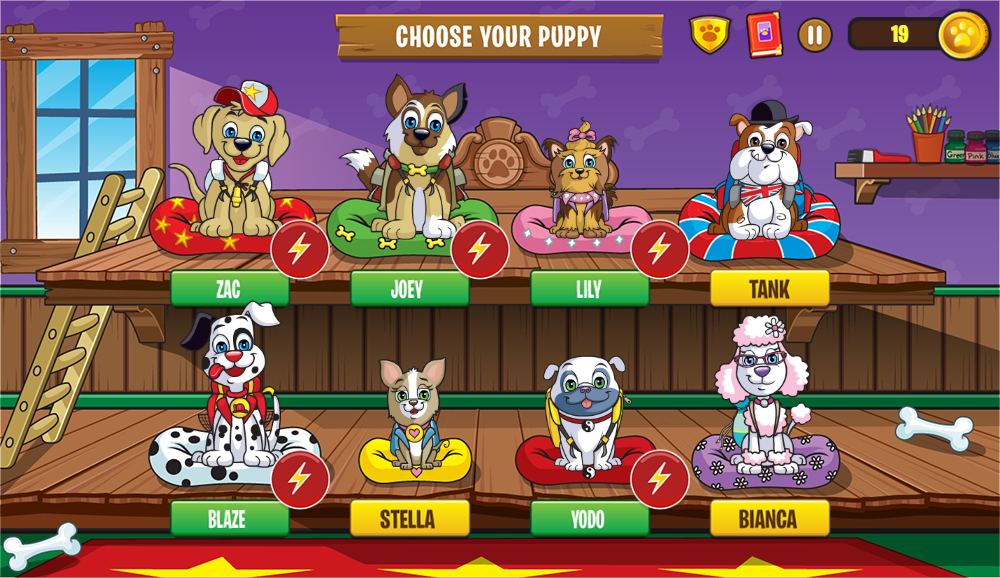
Task: Choose the yellow Tank button
Action: pyautogui.click(x=769, y=289)
